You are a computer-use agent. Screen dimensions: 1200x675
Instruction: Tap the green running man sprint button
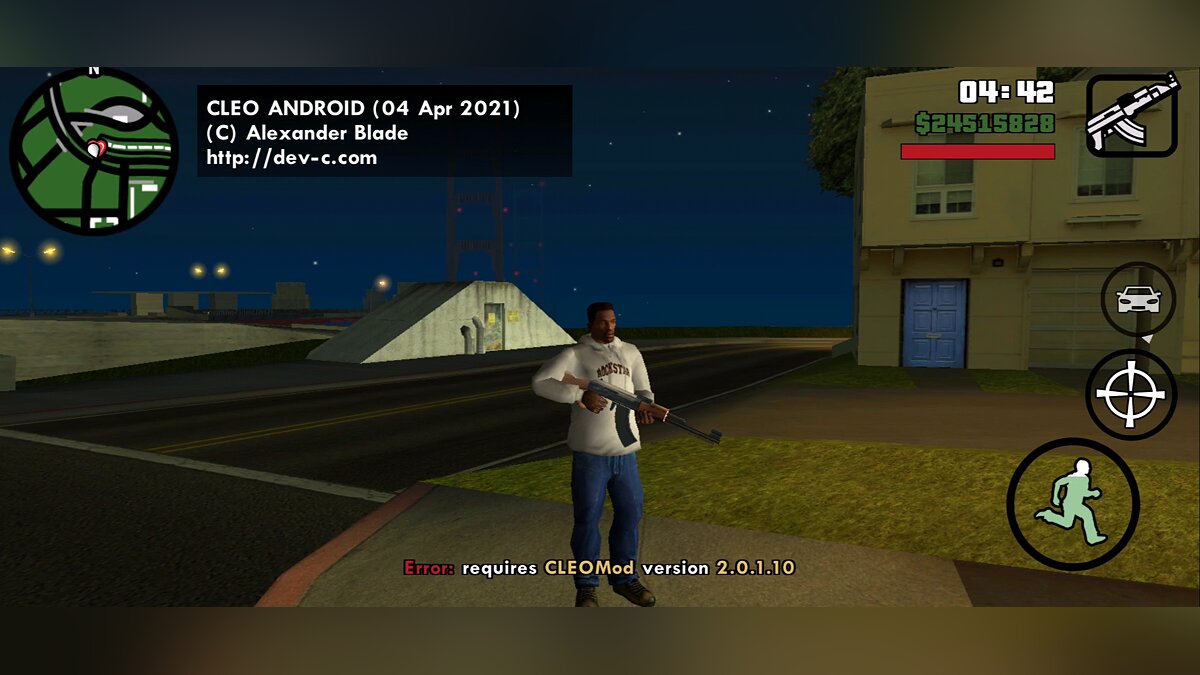(1073, 504)
